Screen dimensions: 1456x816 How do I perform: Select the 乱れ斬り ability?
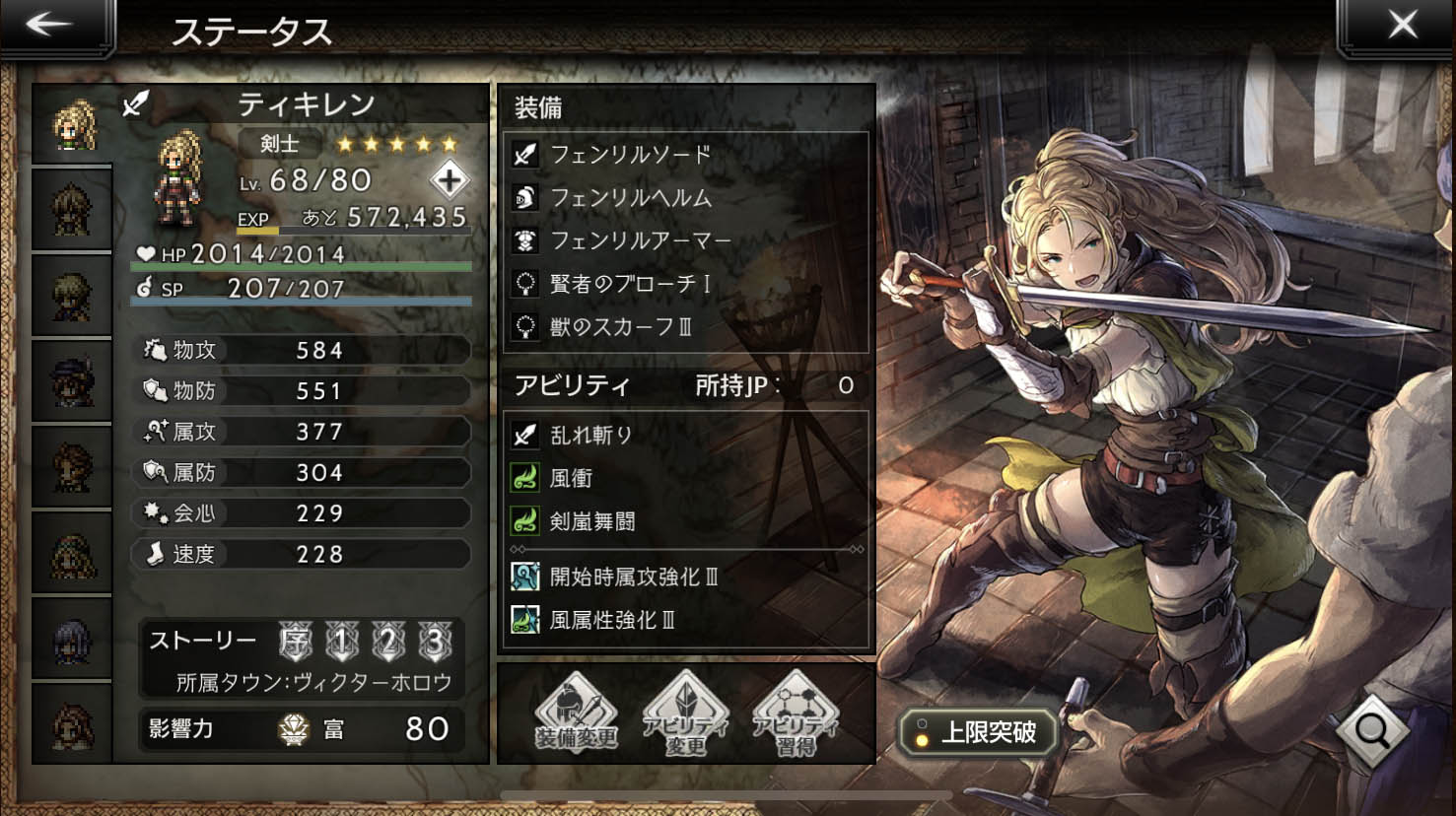click(589, 435)
